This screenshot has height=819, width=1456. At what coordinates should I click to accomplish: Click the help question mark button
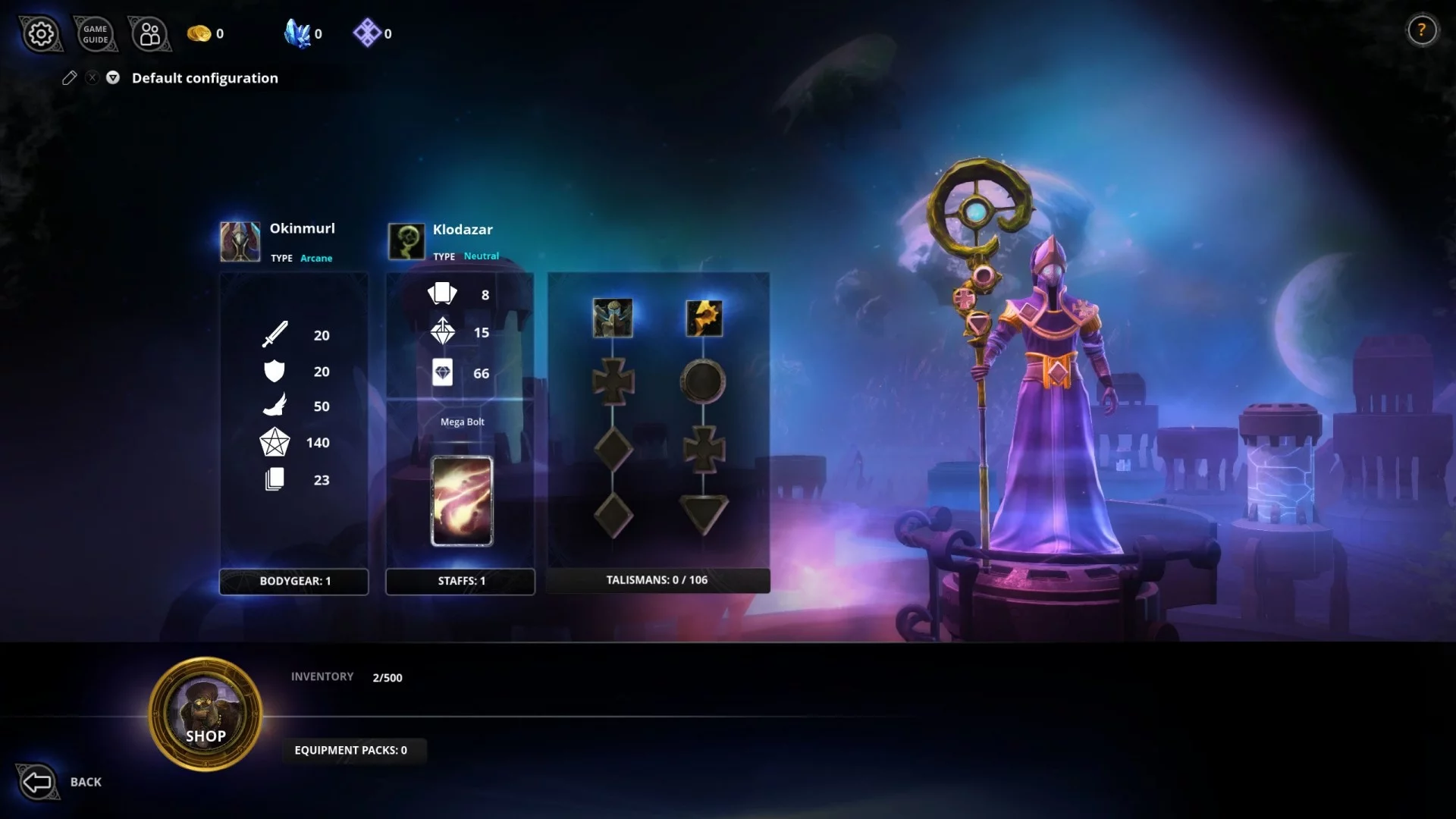(x=1422, y=30)
